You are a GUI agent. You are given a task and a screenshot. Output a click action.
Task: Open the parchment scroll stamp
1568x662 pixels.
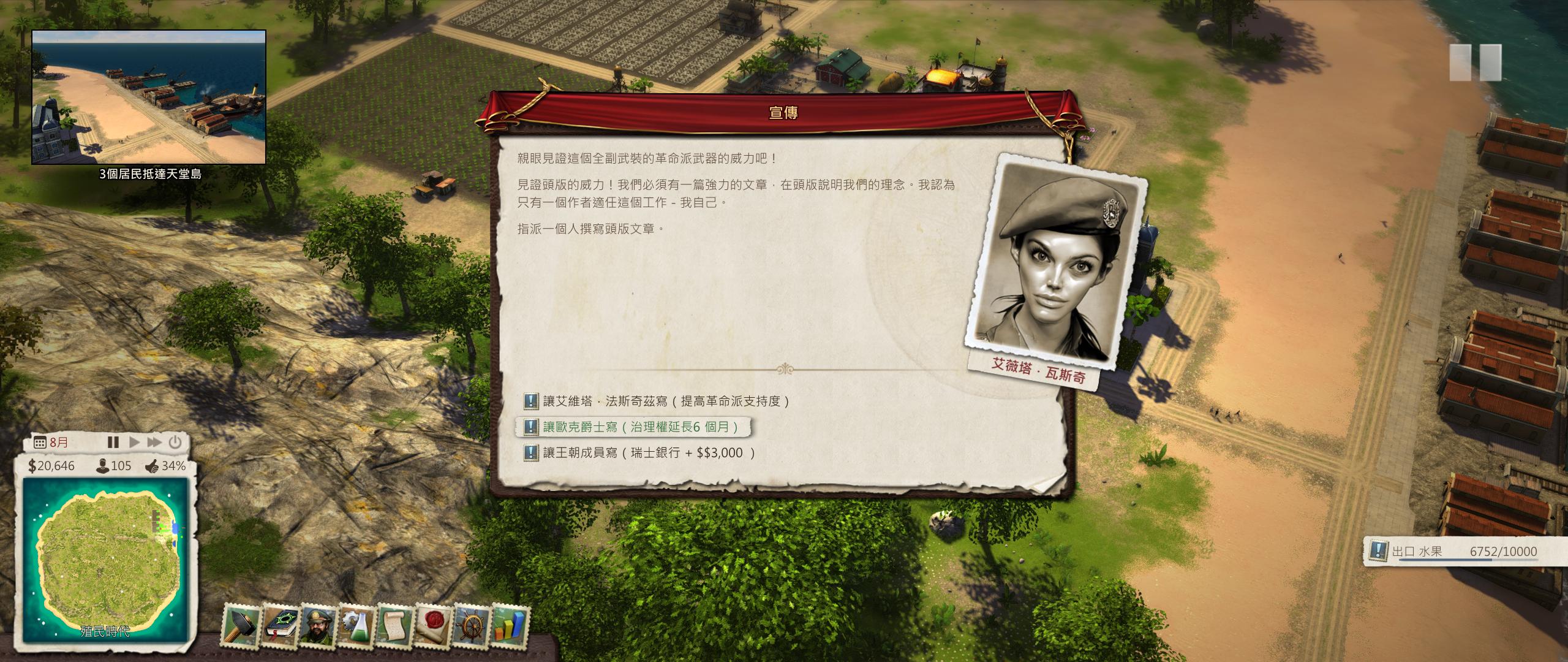tap(395, 624)
